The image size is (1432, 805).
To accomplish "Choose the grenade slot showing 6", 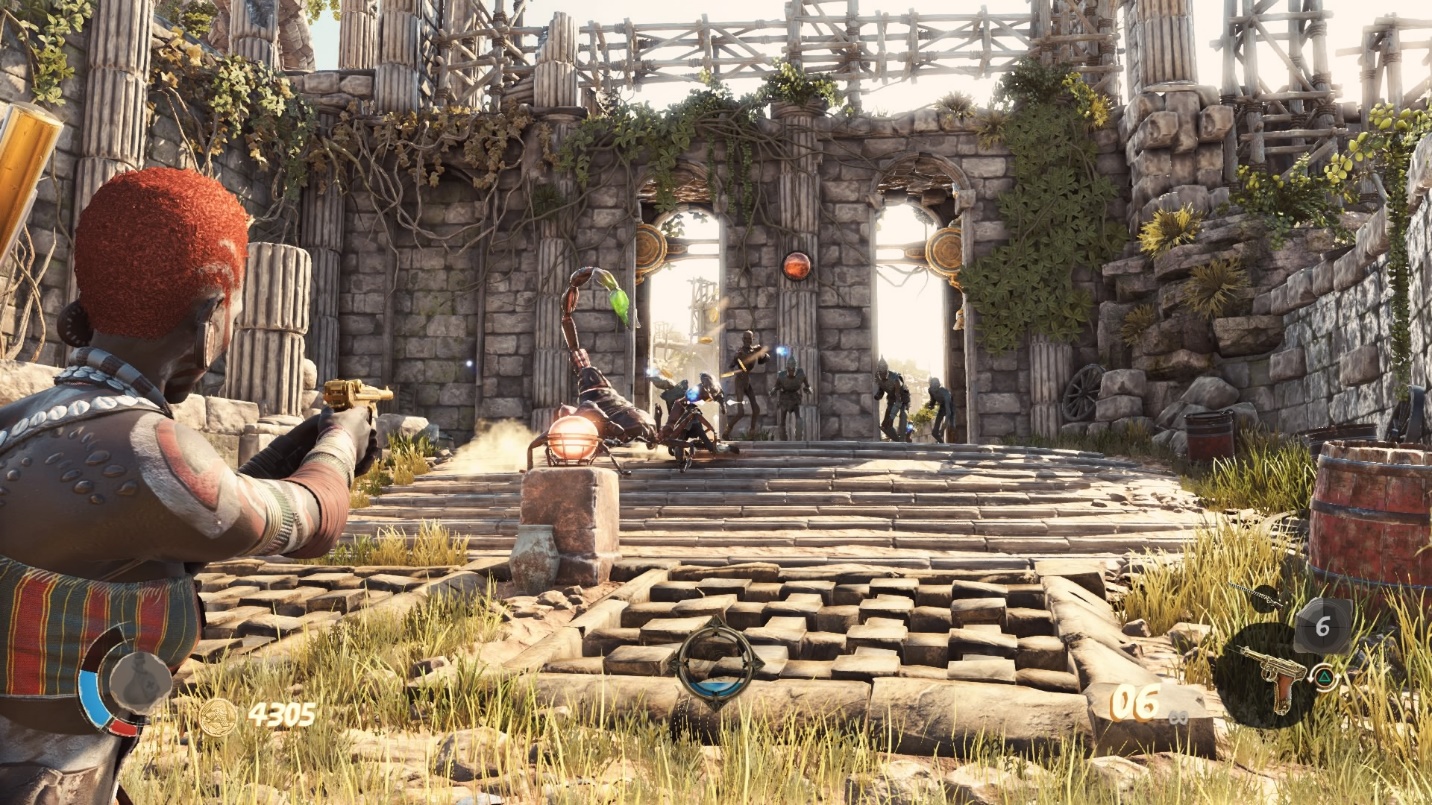I will 1322,626.
